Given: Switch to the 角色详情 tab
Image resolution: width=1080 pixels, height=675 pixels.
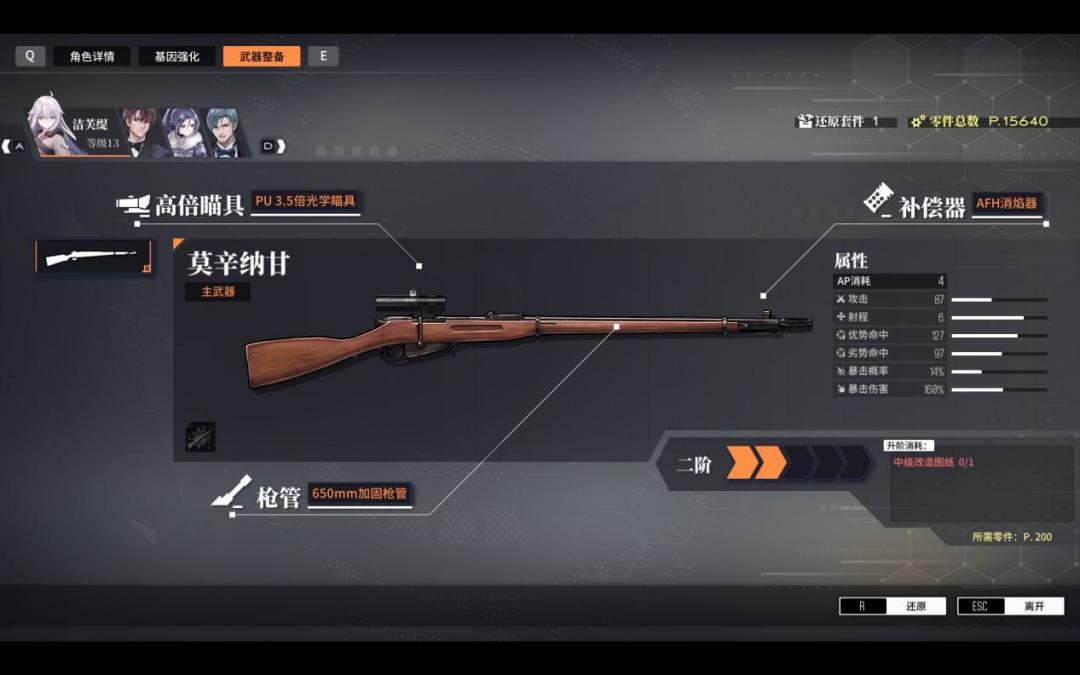Looking at the screenshot, I should [x=92, y=57].
